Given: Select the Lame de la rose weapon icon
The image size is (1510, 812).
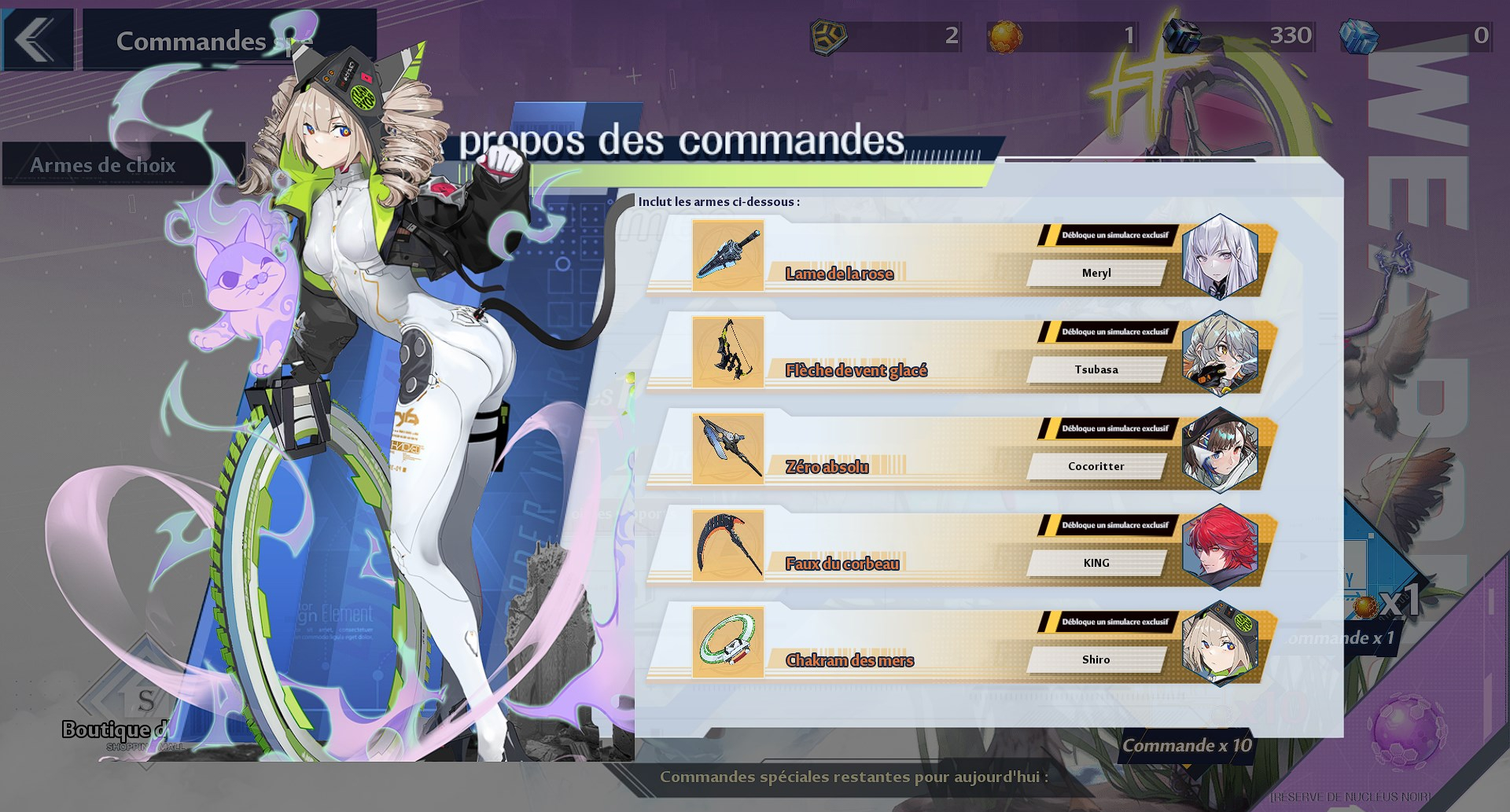Looking at the screenshot, I should (x=727, y=255).
